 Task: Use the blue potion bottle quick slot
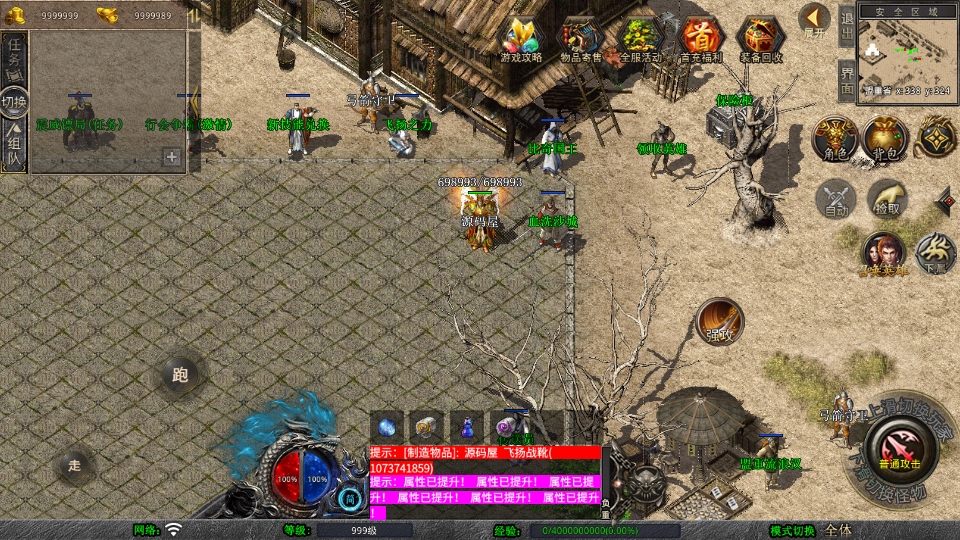click(467, 426)
